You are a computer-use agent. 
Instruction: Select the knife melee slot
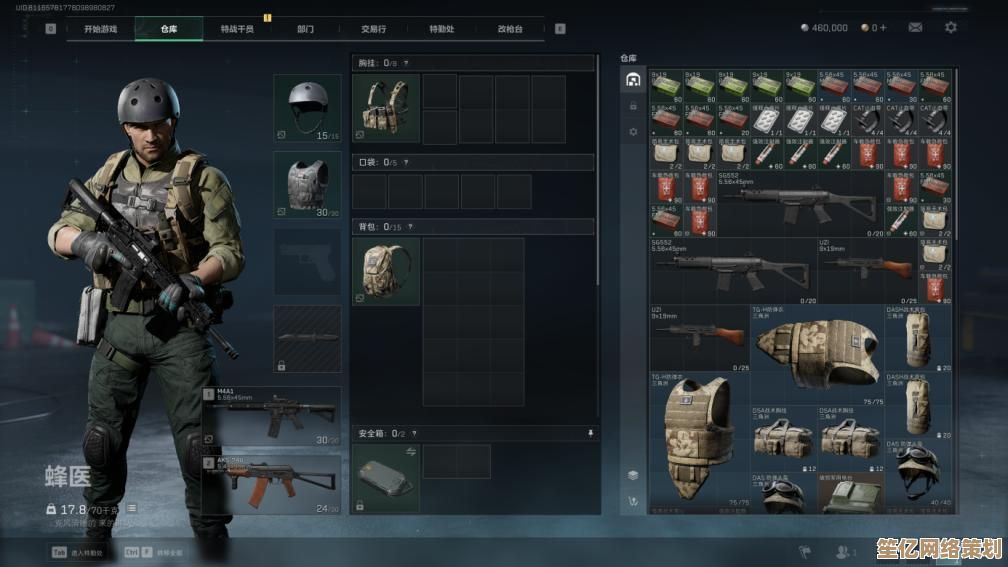307,339
